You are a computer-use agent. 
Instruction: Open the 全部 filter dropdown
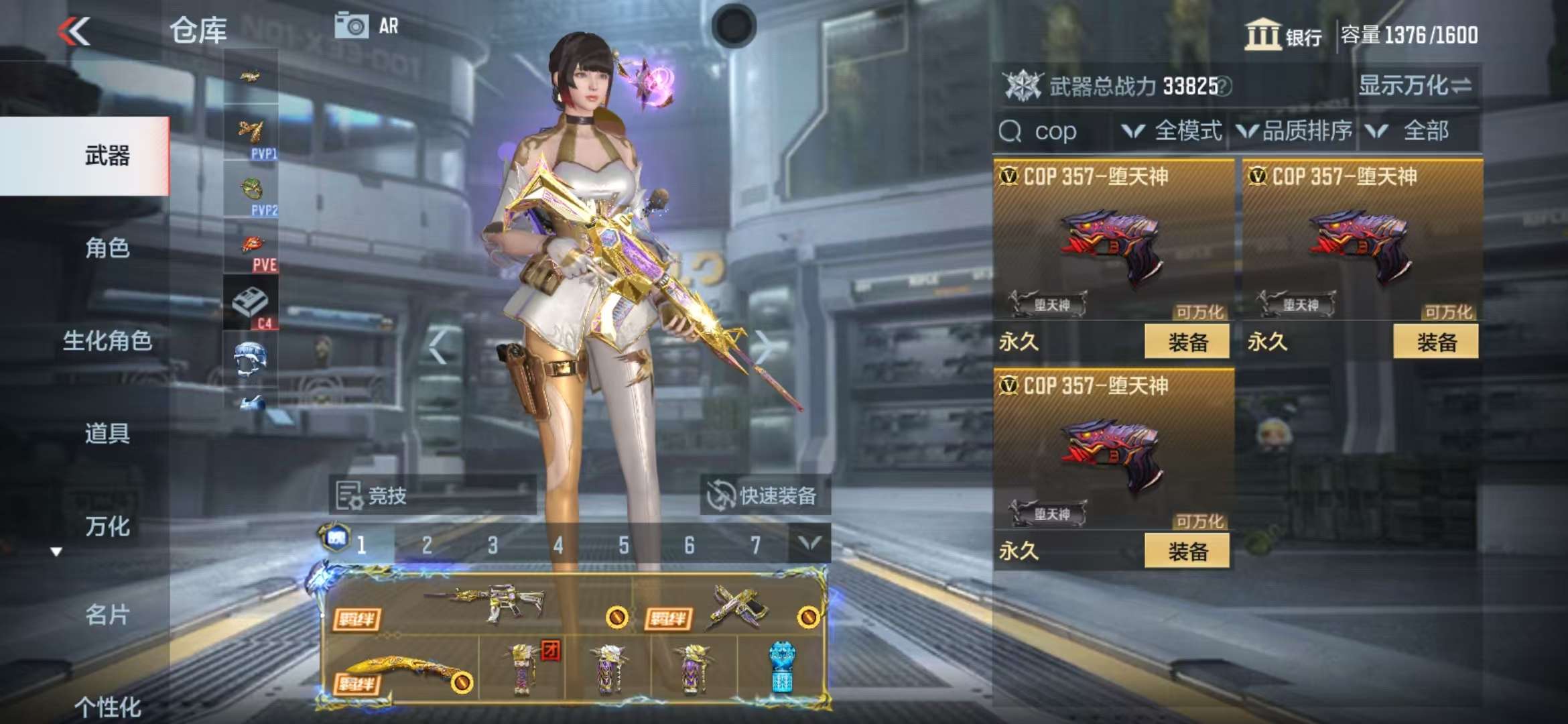(x=1414, y=131)
